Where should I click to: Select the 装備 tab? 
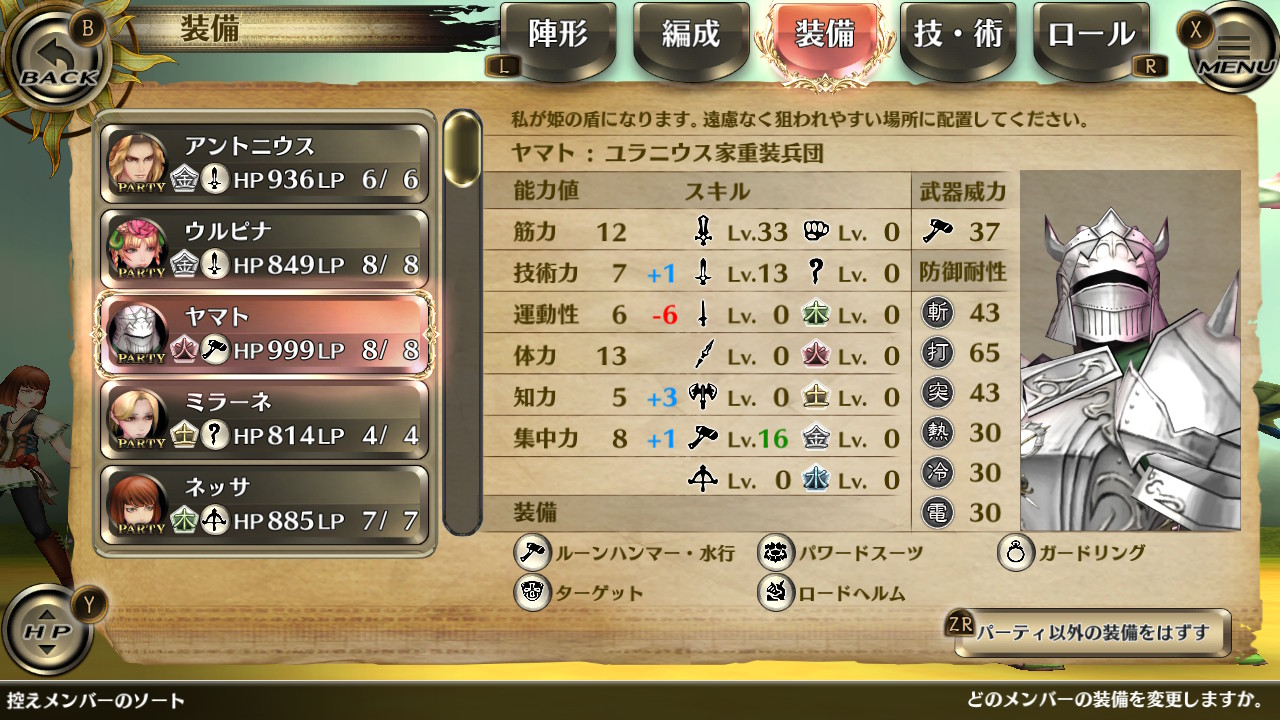pyautogui.click(x=824, y=37)
